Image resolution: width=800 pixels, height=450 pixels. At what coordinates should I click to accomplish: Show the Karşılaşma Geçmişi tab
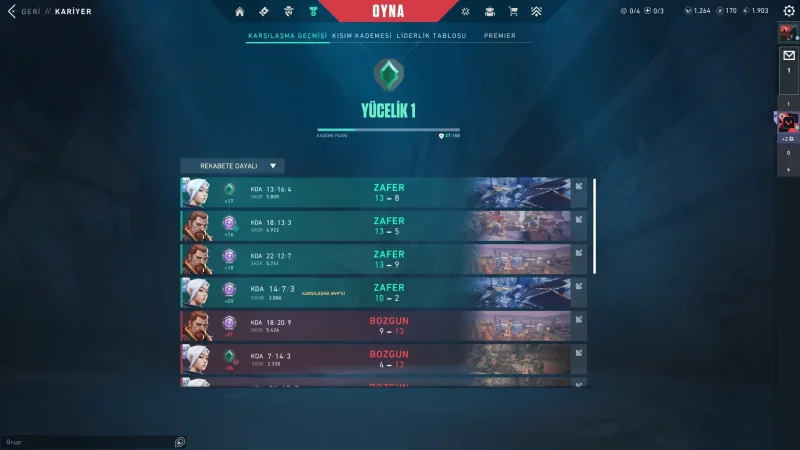click(x=287, y=35)
